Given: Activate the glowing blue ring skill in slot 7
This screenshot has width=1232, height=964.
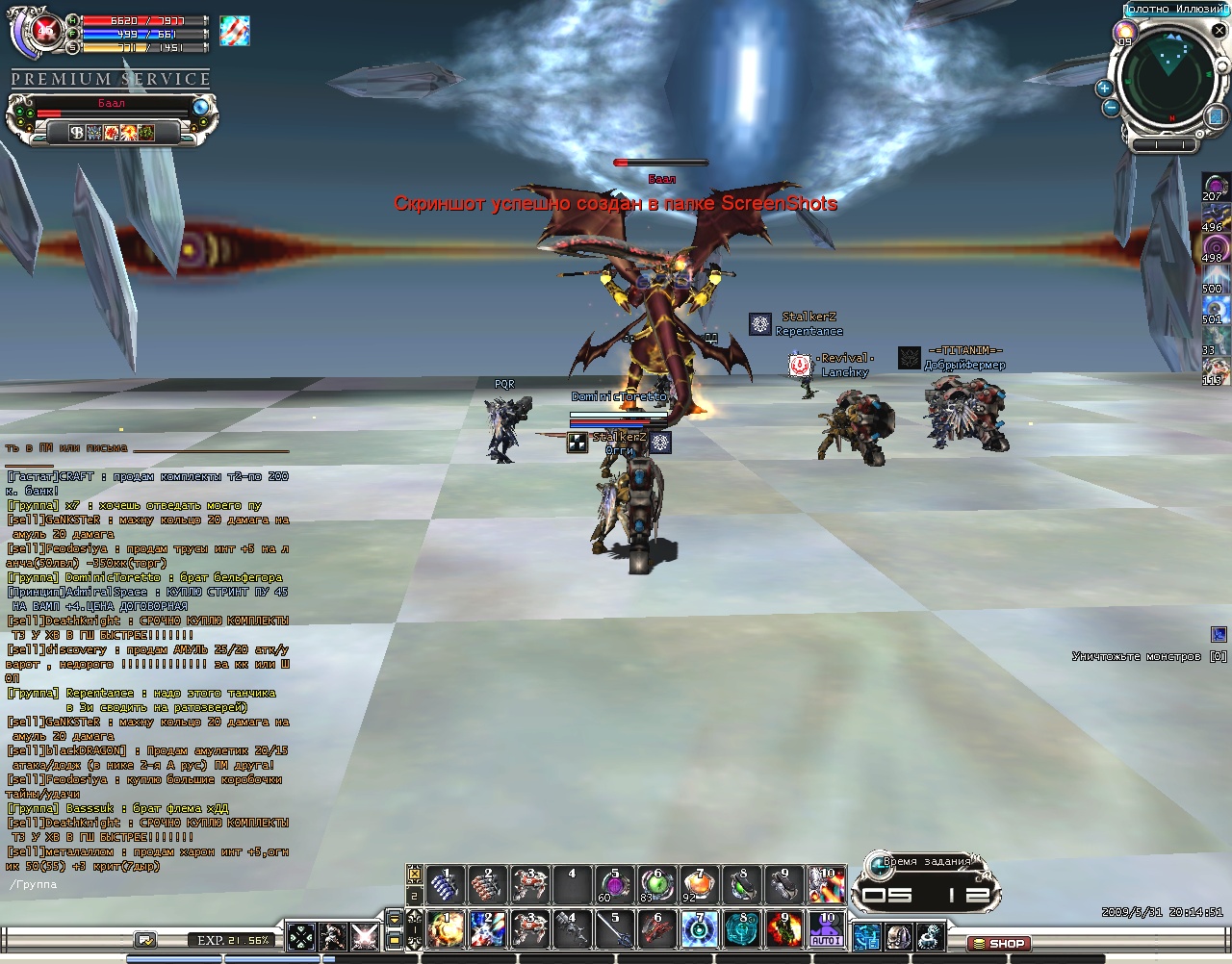Looking at the screenshot, I should tap(699, 929).
